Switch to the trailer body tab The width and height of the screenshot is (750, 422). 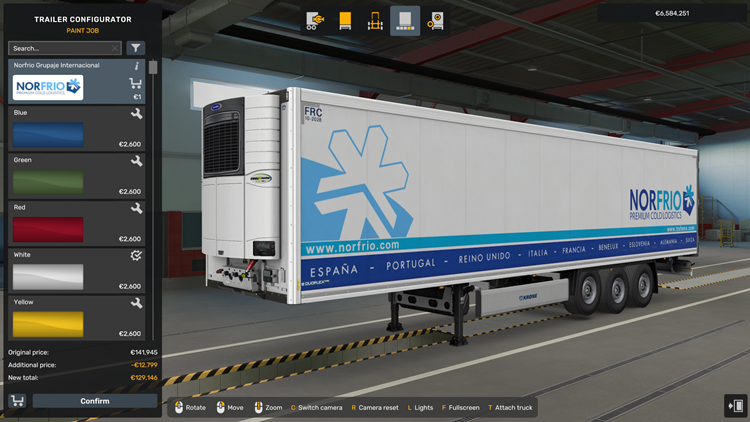pyautogui.click(x=345, y=20)
